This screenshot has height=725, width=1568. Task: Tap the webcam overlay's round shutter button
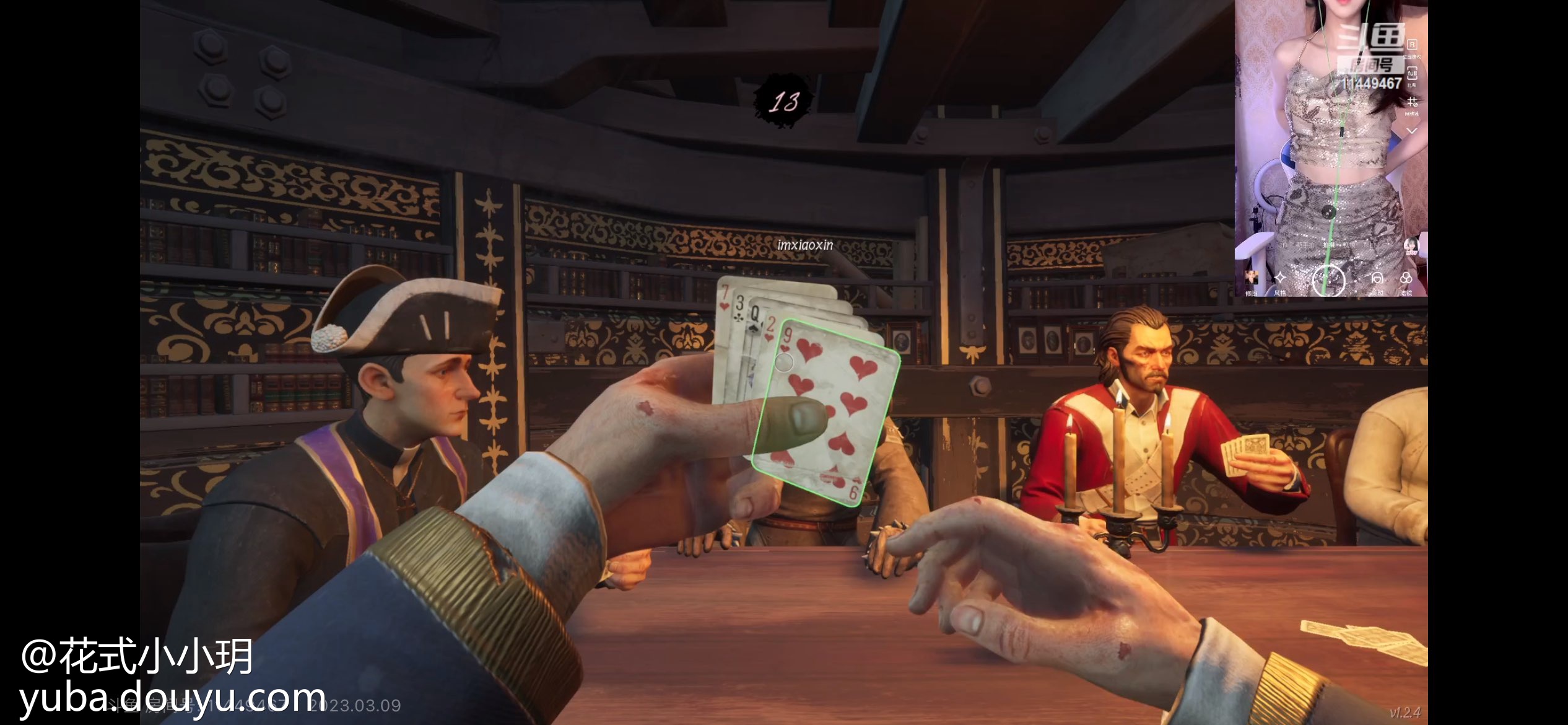click(1328, 280)
